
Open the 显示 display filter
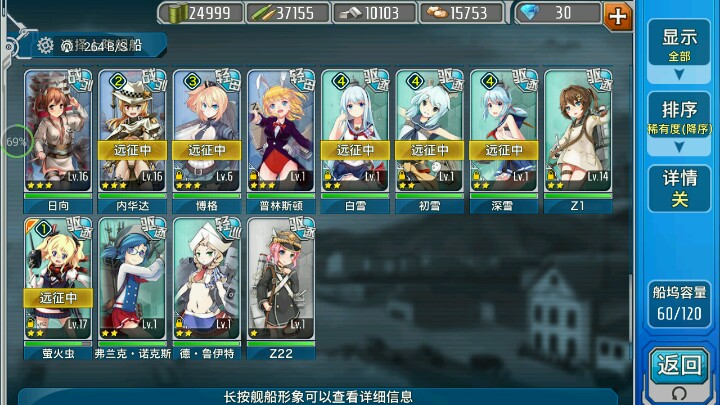point(679,49)
